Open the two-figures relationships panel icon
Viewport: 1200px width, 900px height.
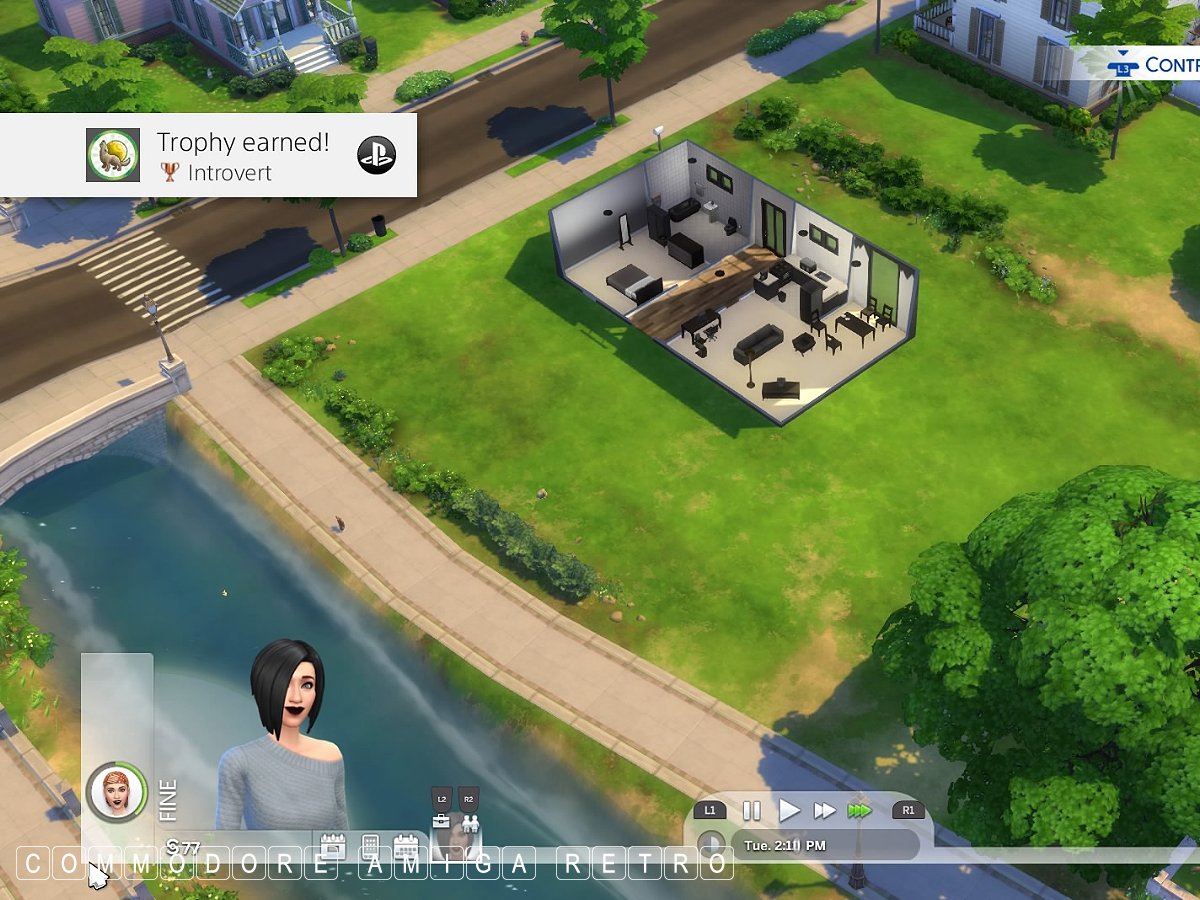(x=469, y=821)
